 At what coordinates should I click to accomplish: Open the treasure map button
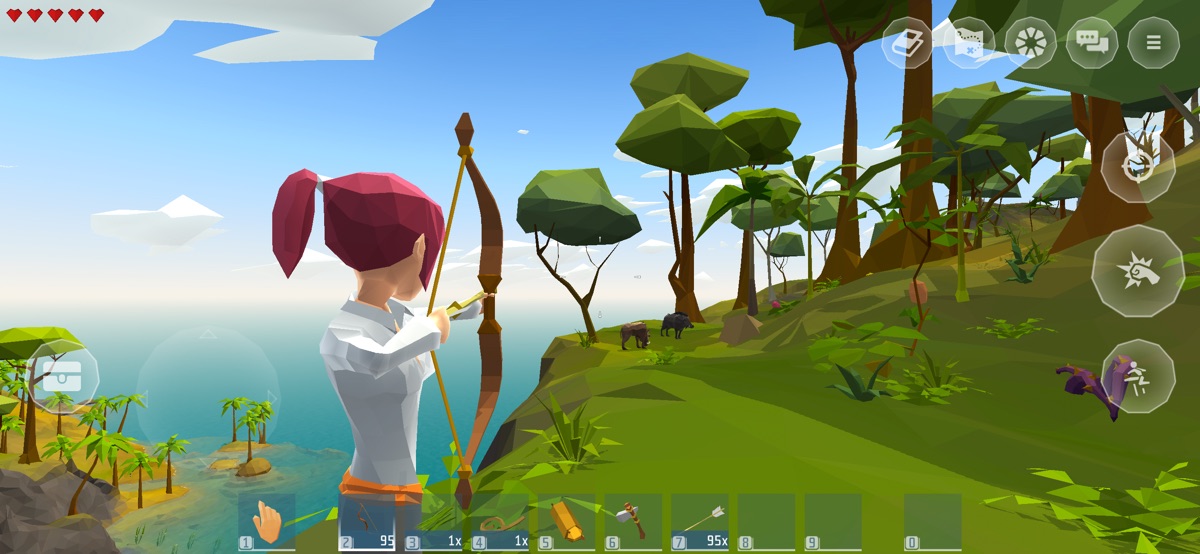pos(969,43)
